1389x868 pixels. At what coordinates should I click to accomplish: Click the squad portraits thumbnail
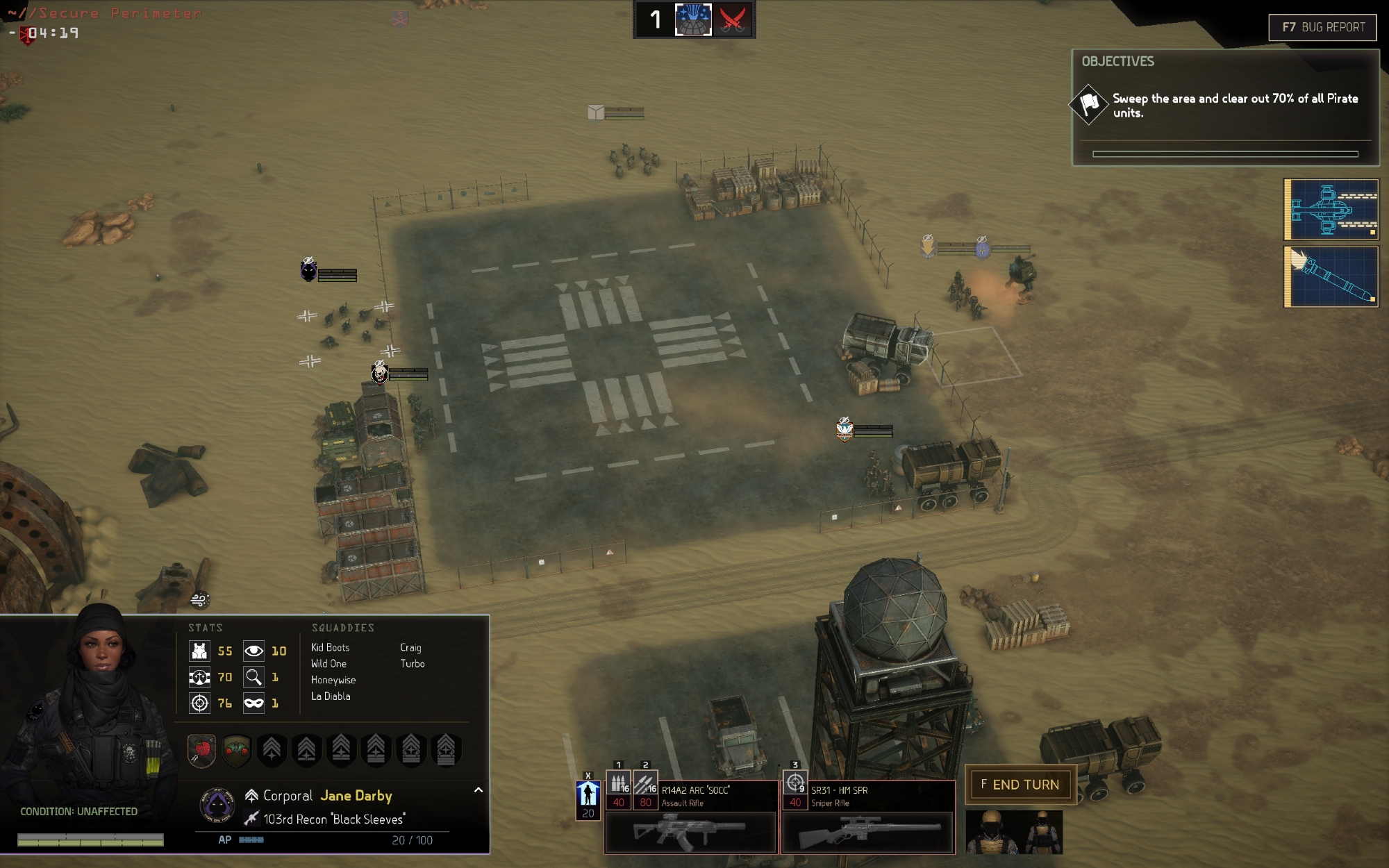(1014, 831)
